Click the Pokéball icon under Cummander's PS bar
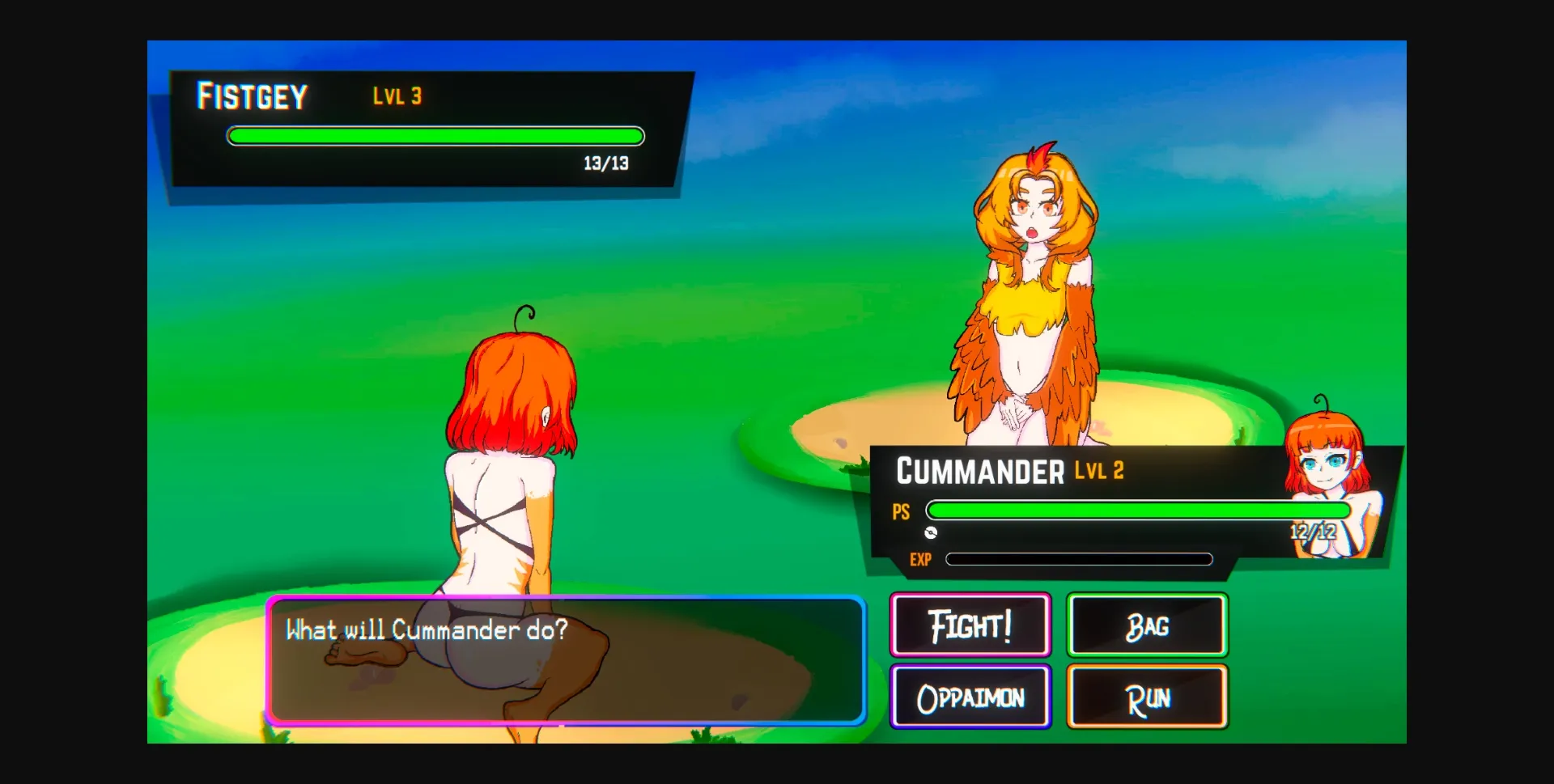The height and width of the screenshot is (784, 1554). [x=932, y=533]
